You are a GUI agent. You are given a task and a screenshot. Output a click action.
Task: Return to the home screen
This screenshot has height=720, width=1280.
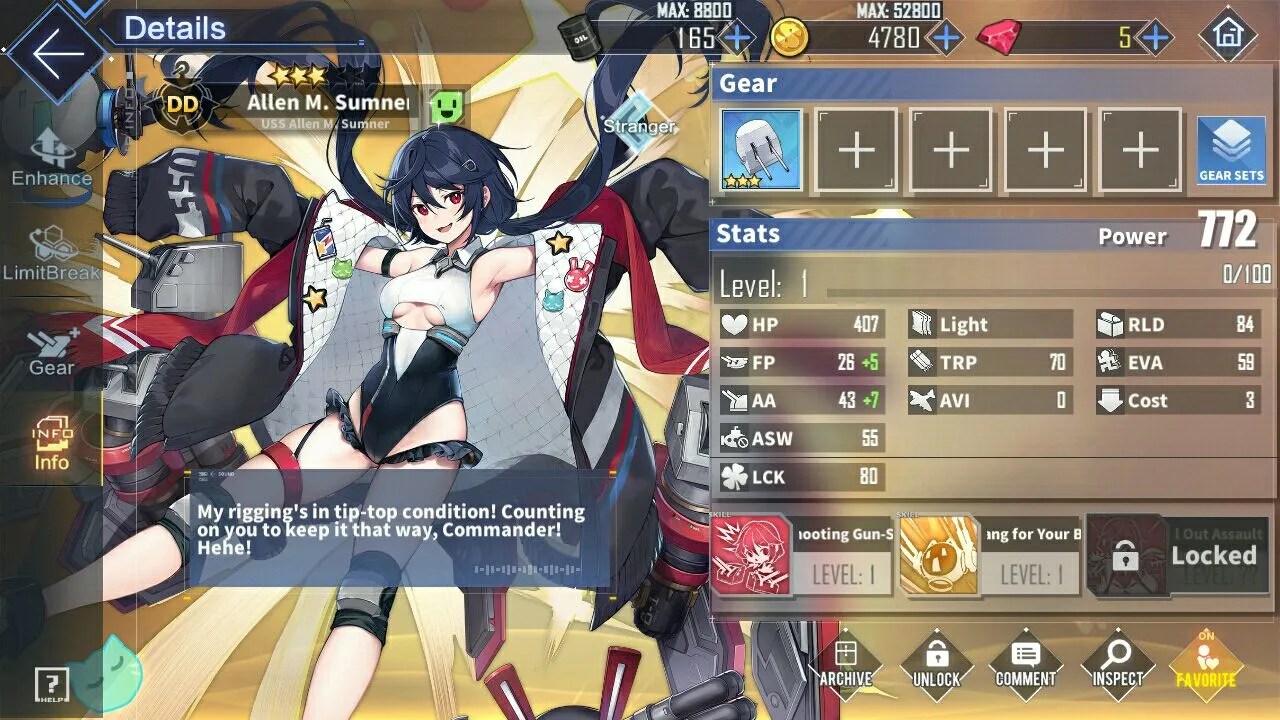[1227, 36]
